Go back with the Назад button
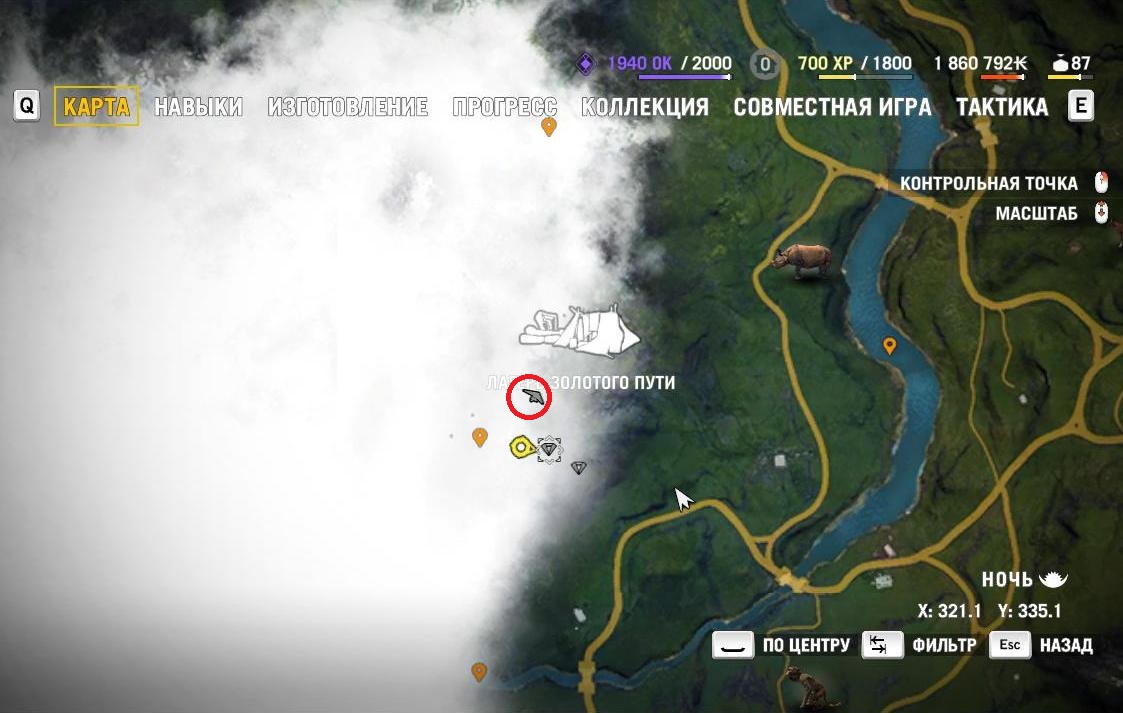1123x713 pixels. 1010,645
